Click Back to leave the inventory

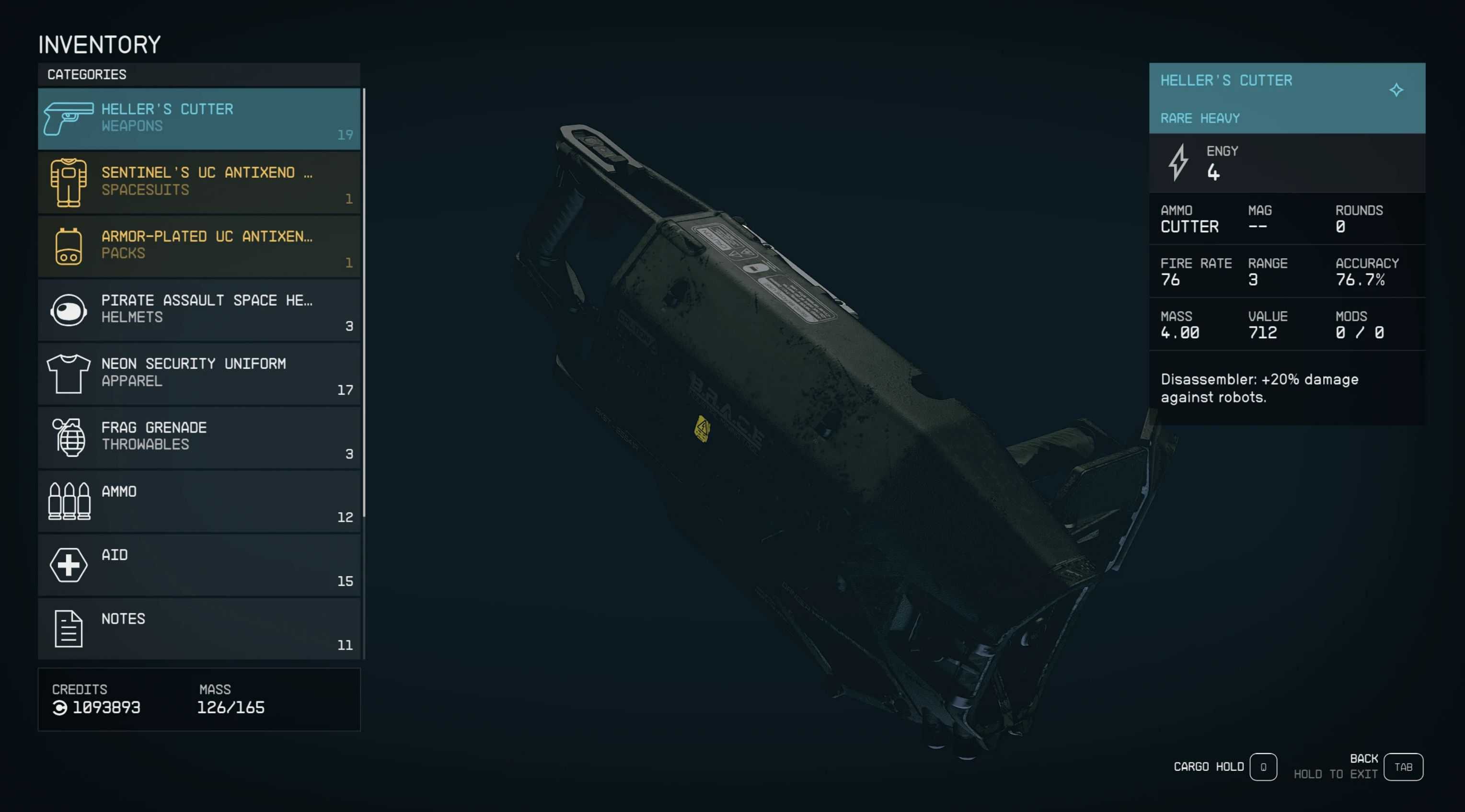tap(1402, 767)
